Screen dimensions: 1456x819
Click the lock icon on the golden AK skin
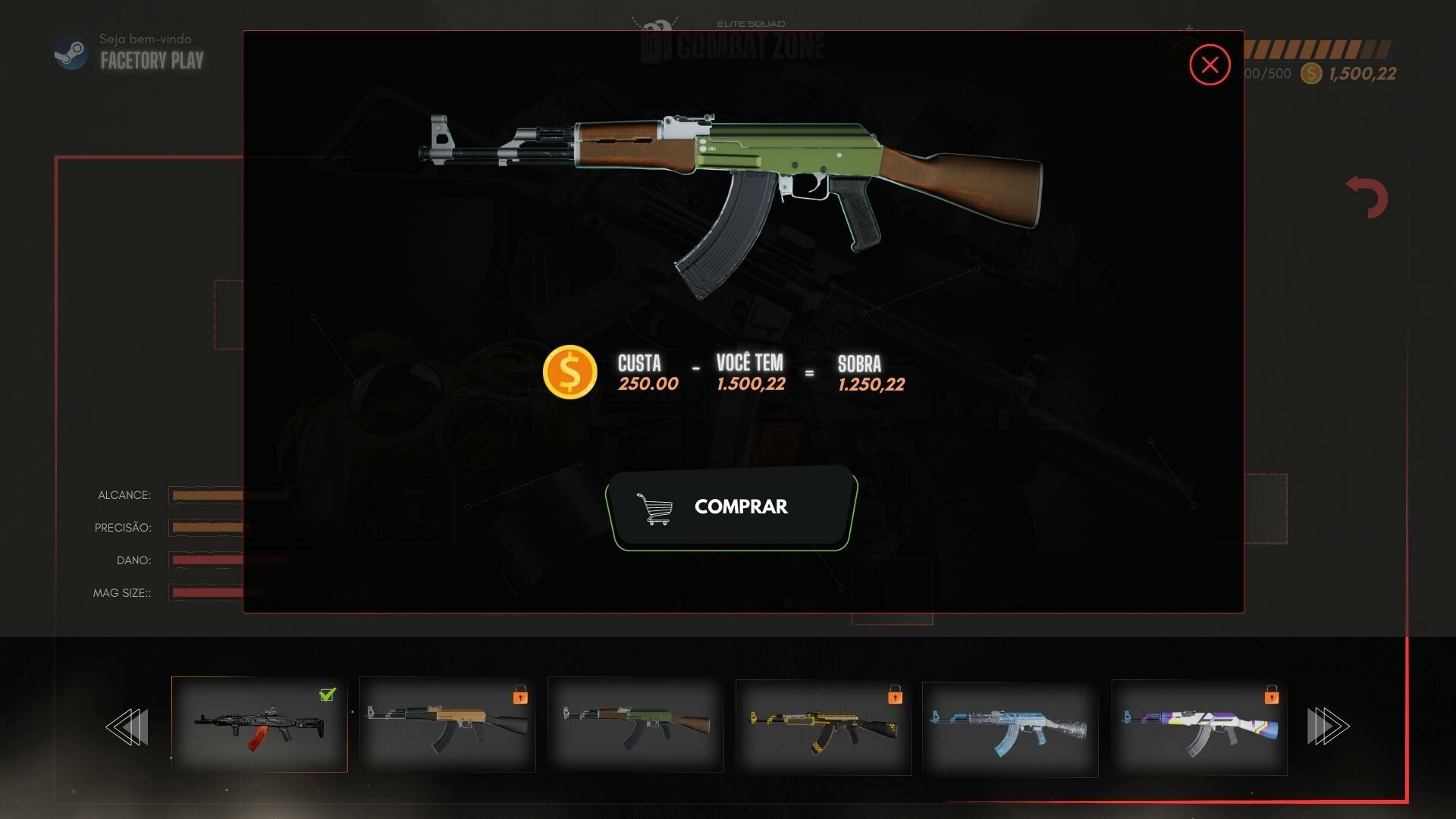(x=896, y=698)
